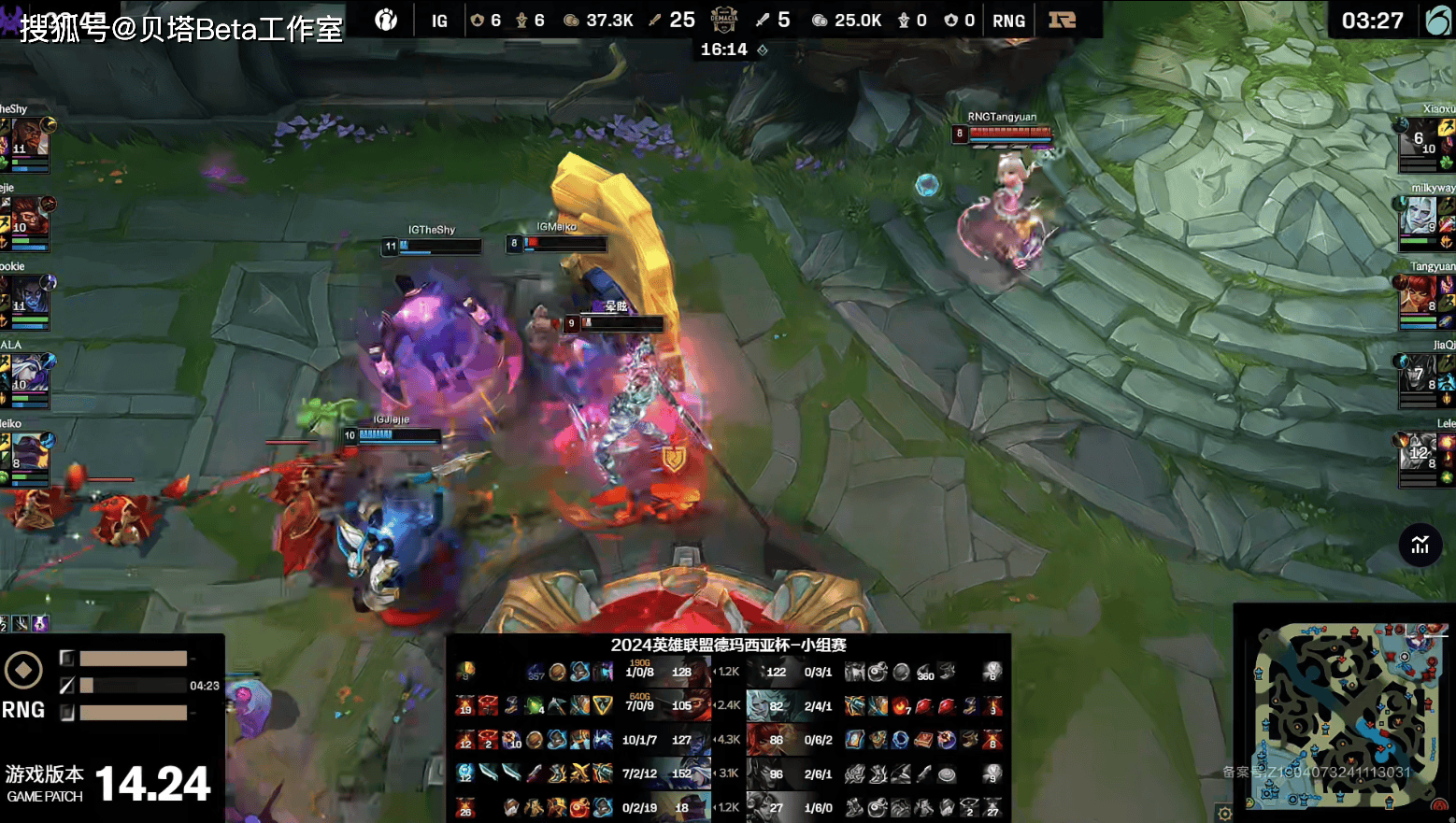Select Tangyuan's red-haired champion portrait
This screenshot has height=823, width=1456.
1419,295
